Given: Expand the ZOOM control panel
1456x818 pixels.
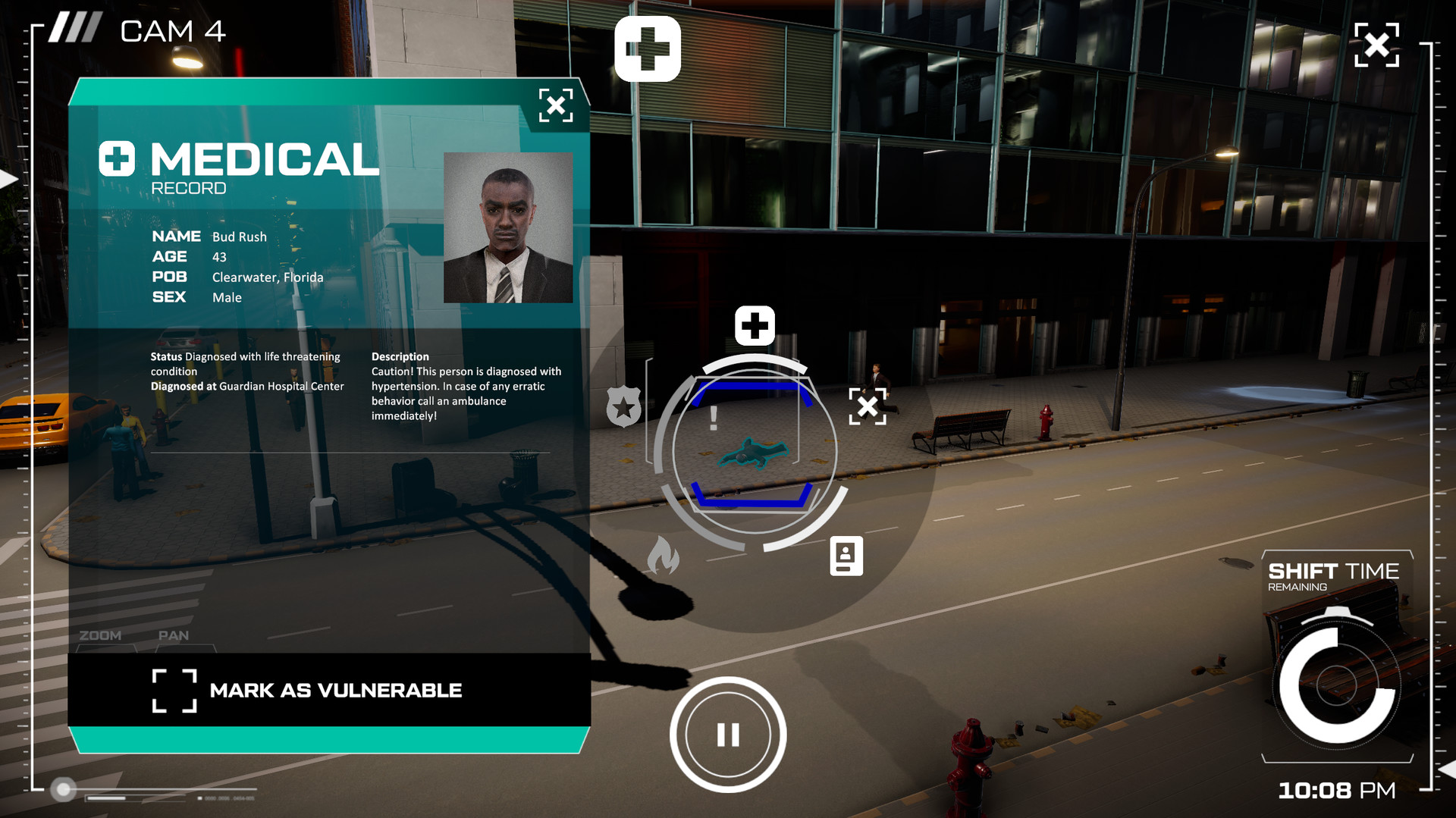Looking at the screenshot, I should pos(99,635).
